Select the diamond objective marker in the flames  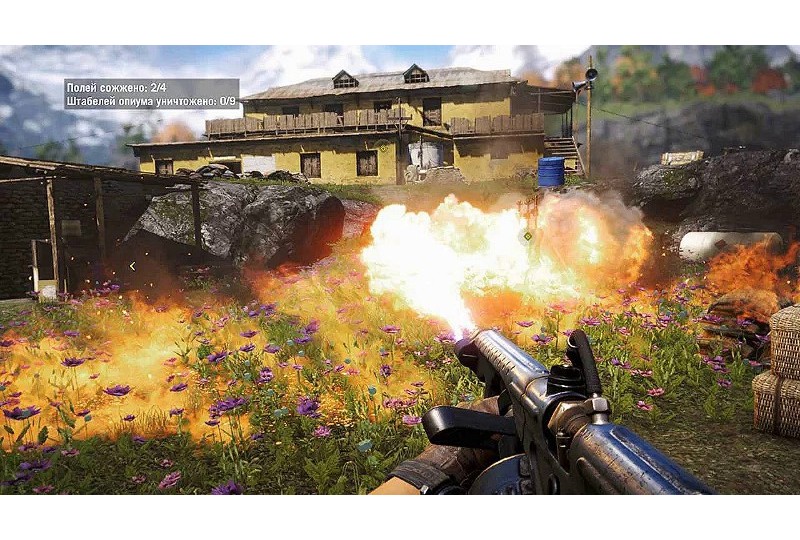click(527, 237)
